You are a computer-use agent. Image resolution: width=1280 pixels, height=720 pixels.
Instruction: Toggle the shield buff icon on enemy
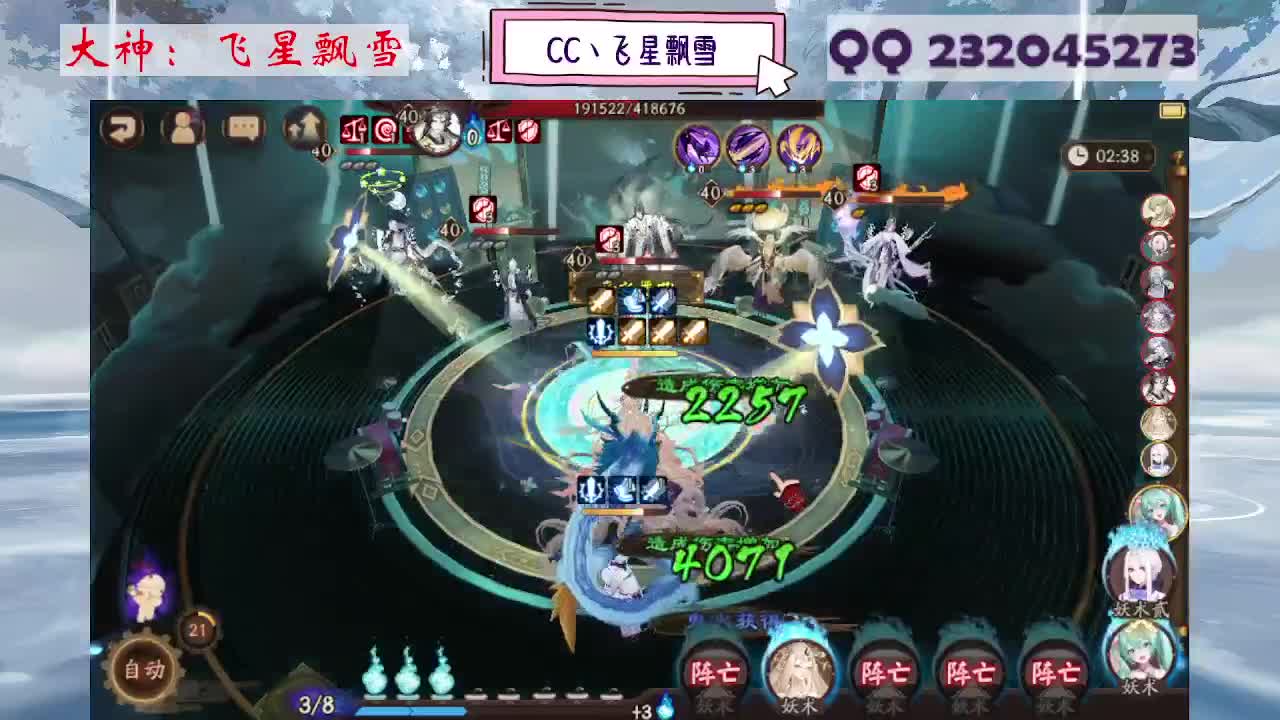[868, 176]
